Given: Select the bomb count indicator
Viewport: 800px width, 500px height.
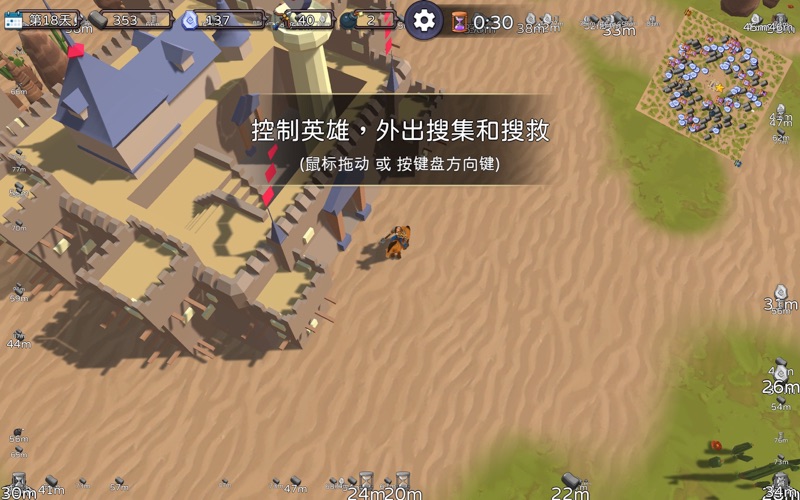Looking at the screenshot, I should point(366,20).
